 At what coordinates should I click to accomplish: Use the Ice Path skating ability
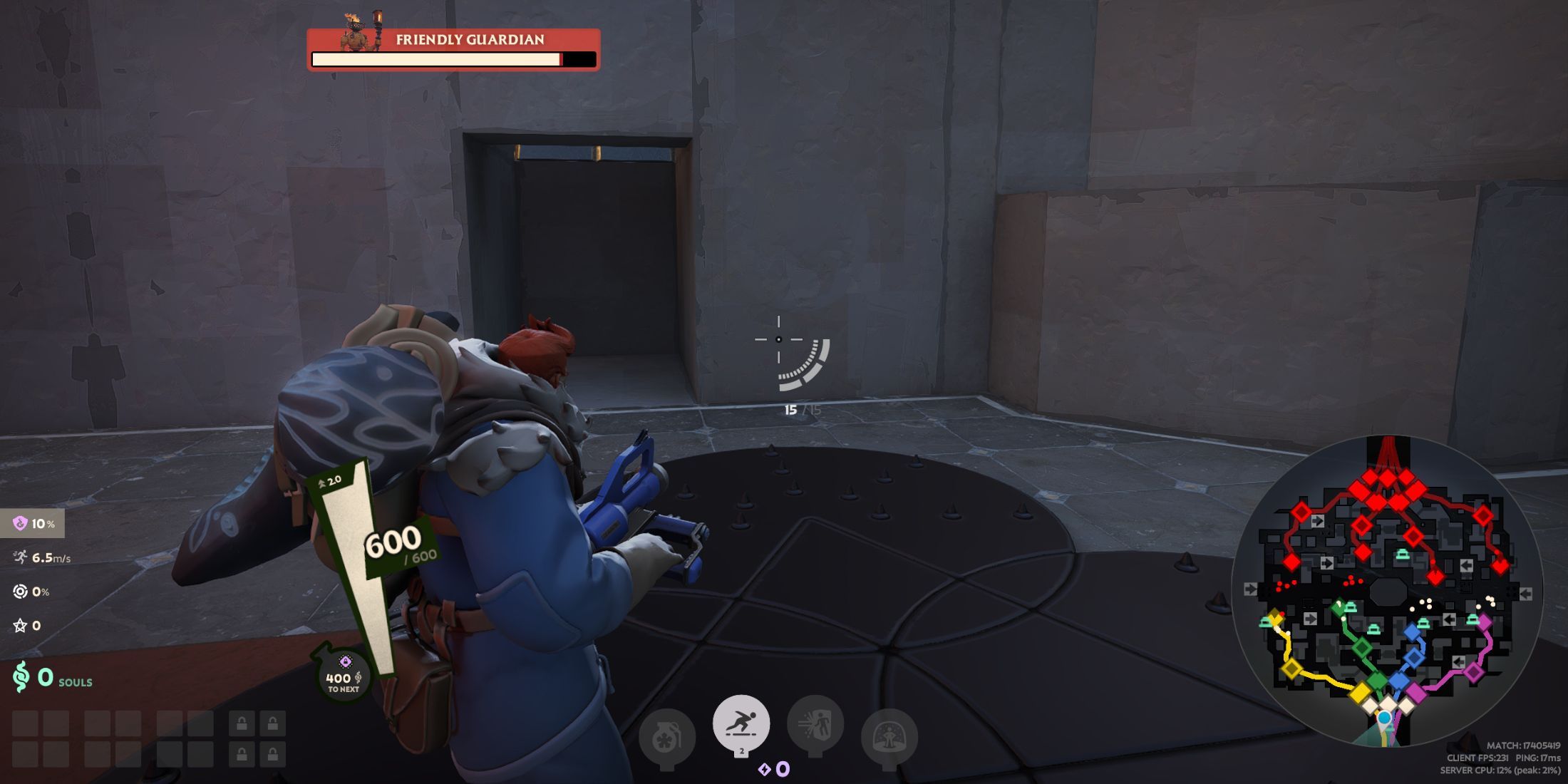click(741, 723)
